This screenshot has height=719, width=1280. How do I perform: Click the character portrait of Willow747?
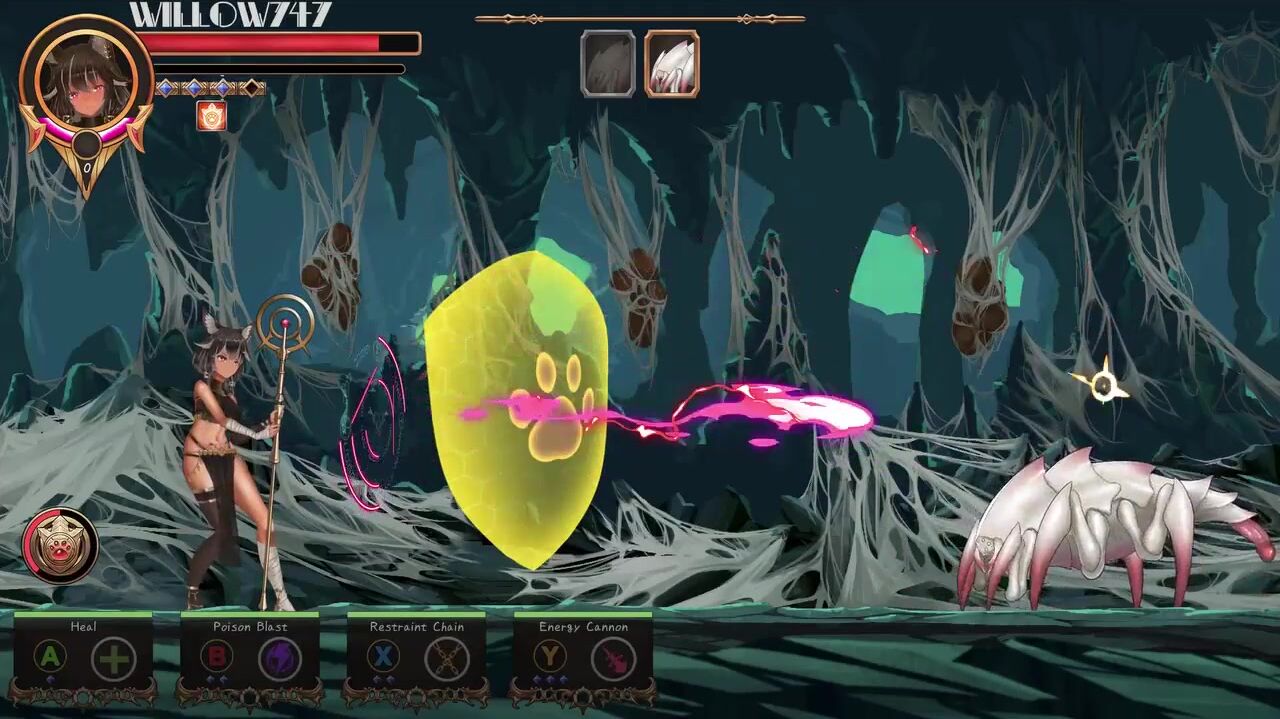click(x=86, y=83)
